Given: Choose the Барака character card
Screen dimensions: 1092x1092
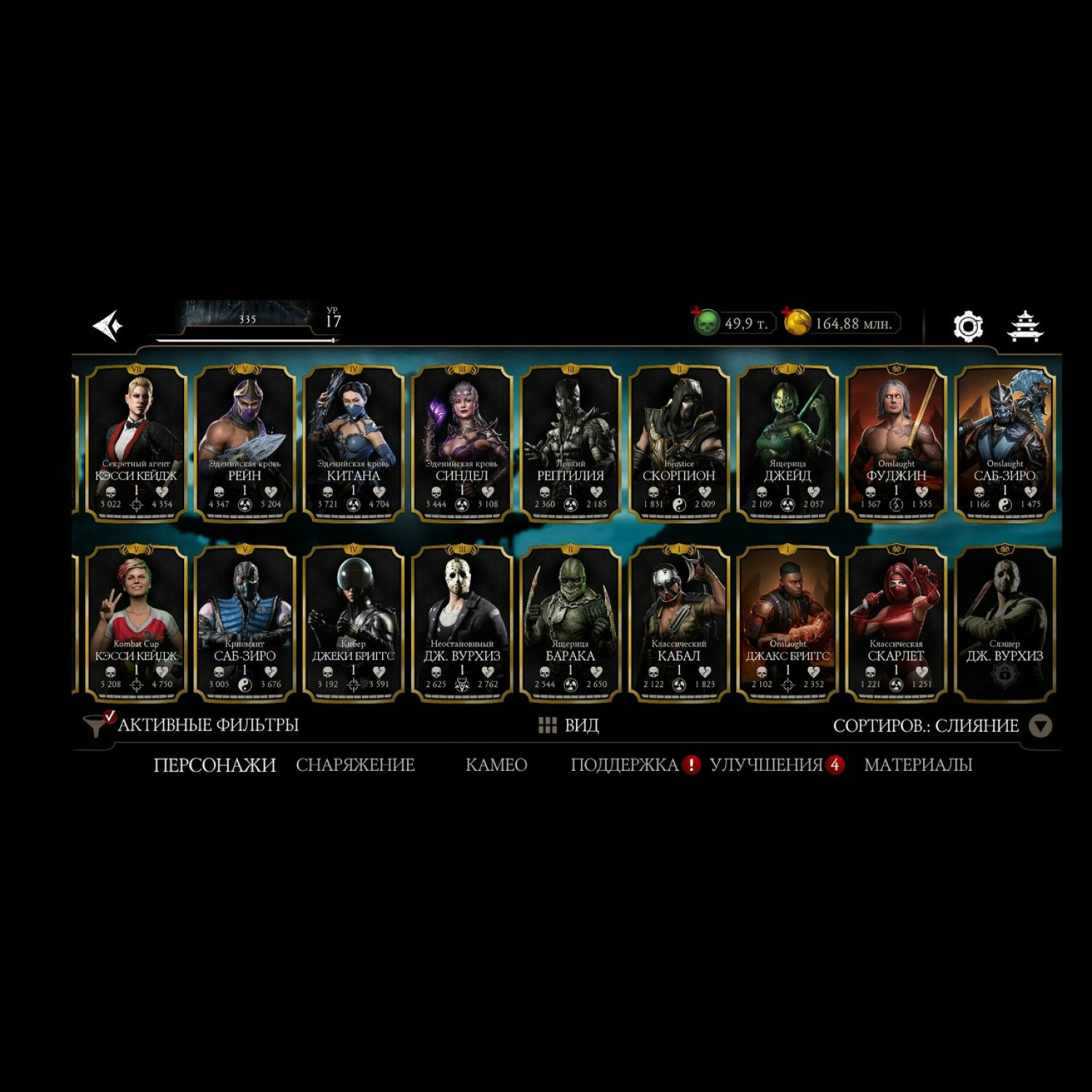Looking at the screenshot, I should tap(570, 623).
